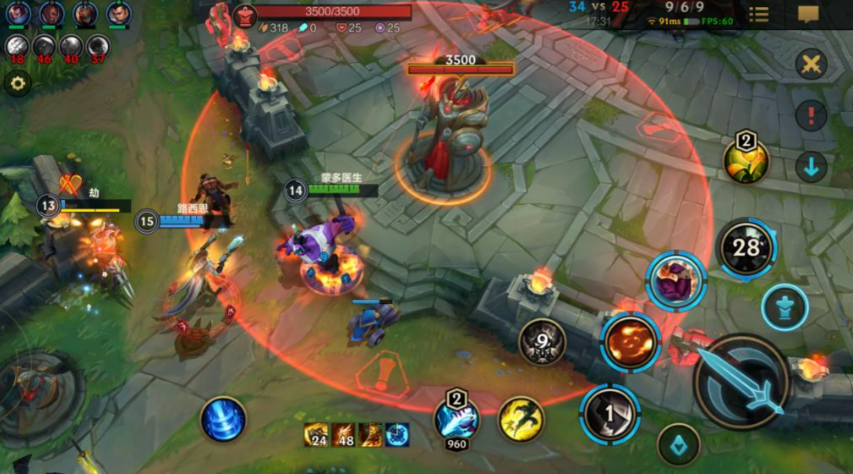The image size is (853, 474).
Task: Use the purple champion ability icon
Action: click(676, 281)
